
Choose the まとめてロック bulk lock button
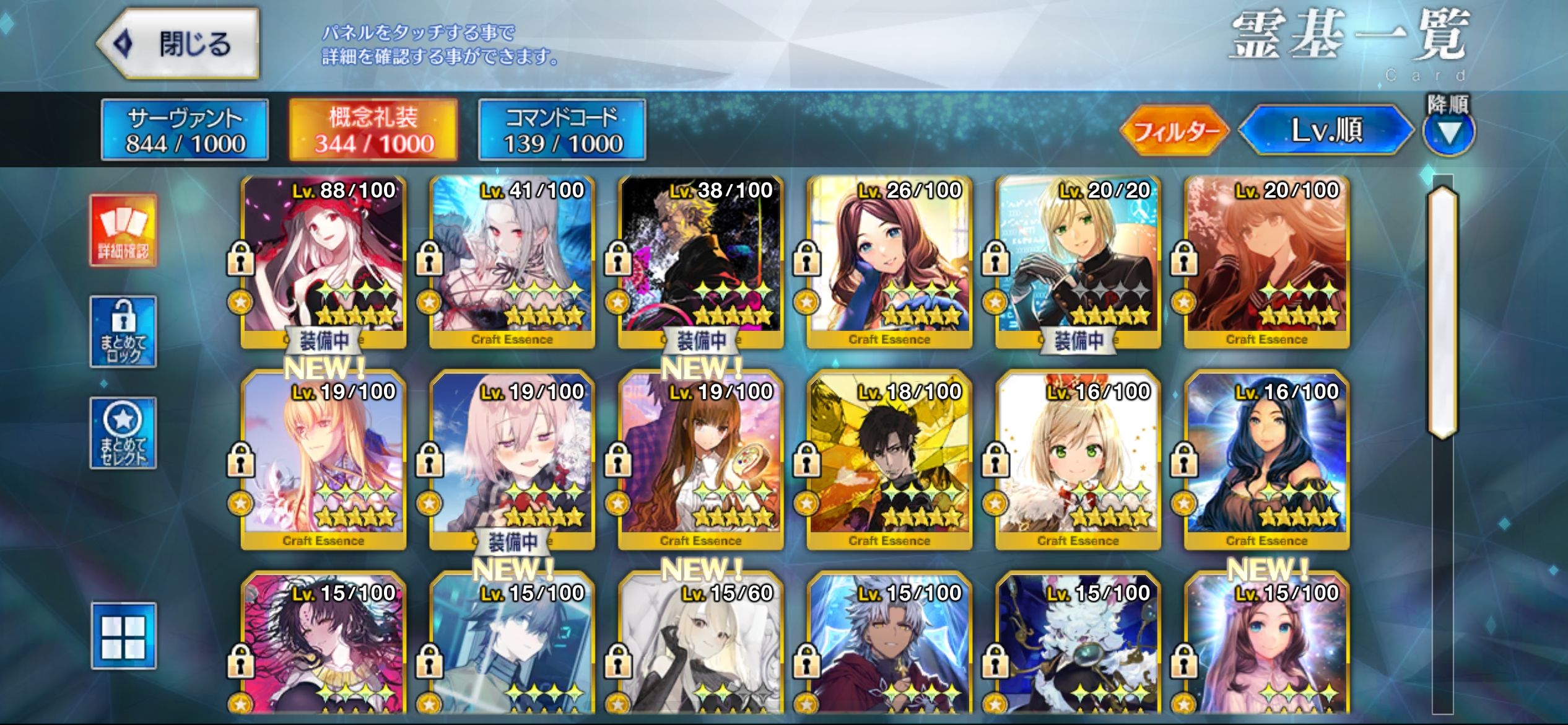[123, 332]
